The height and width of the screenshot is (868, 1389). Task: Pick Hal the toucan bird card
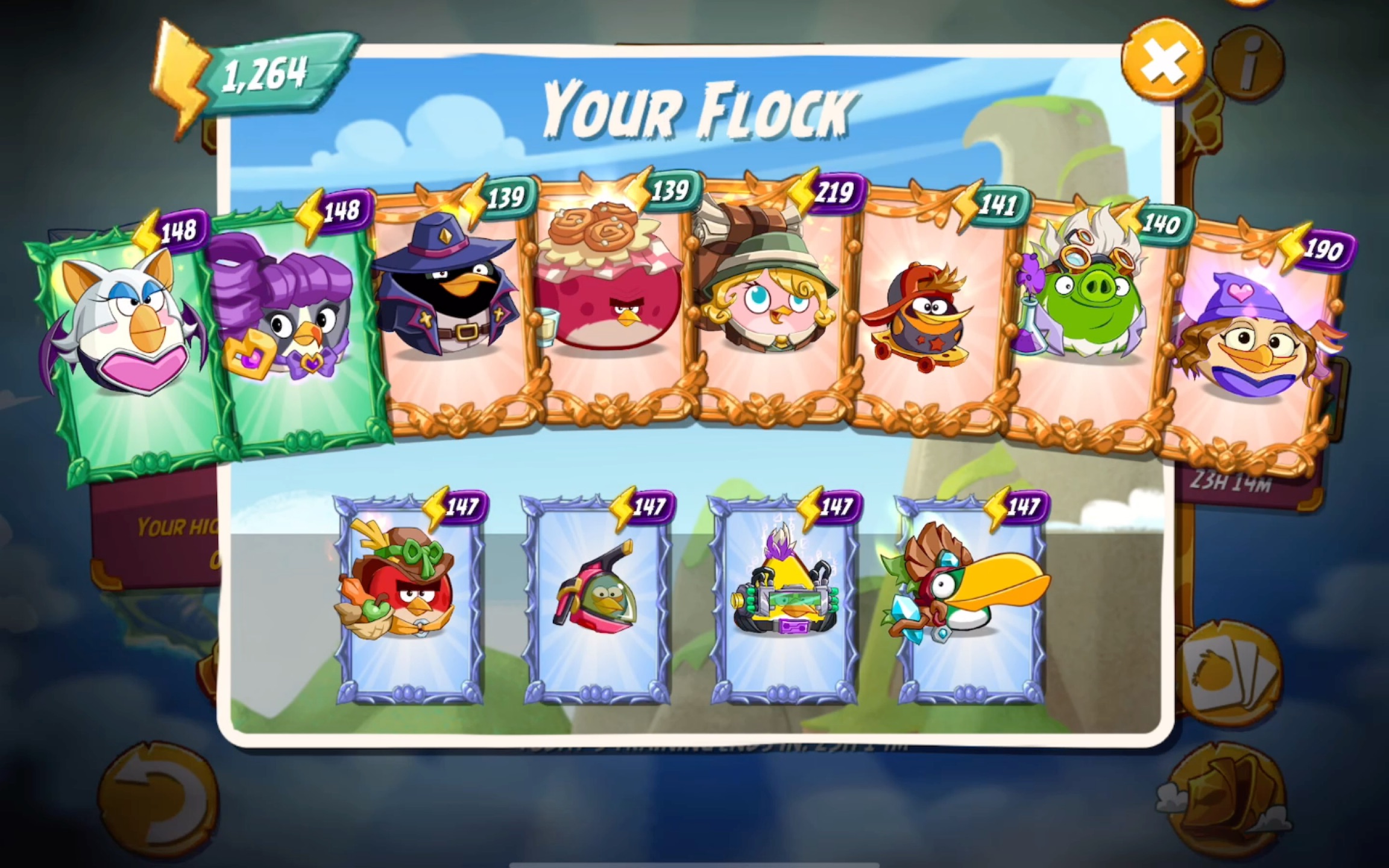[971, 597]
